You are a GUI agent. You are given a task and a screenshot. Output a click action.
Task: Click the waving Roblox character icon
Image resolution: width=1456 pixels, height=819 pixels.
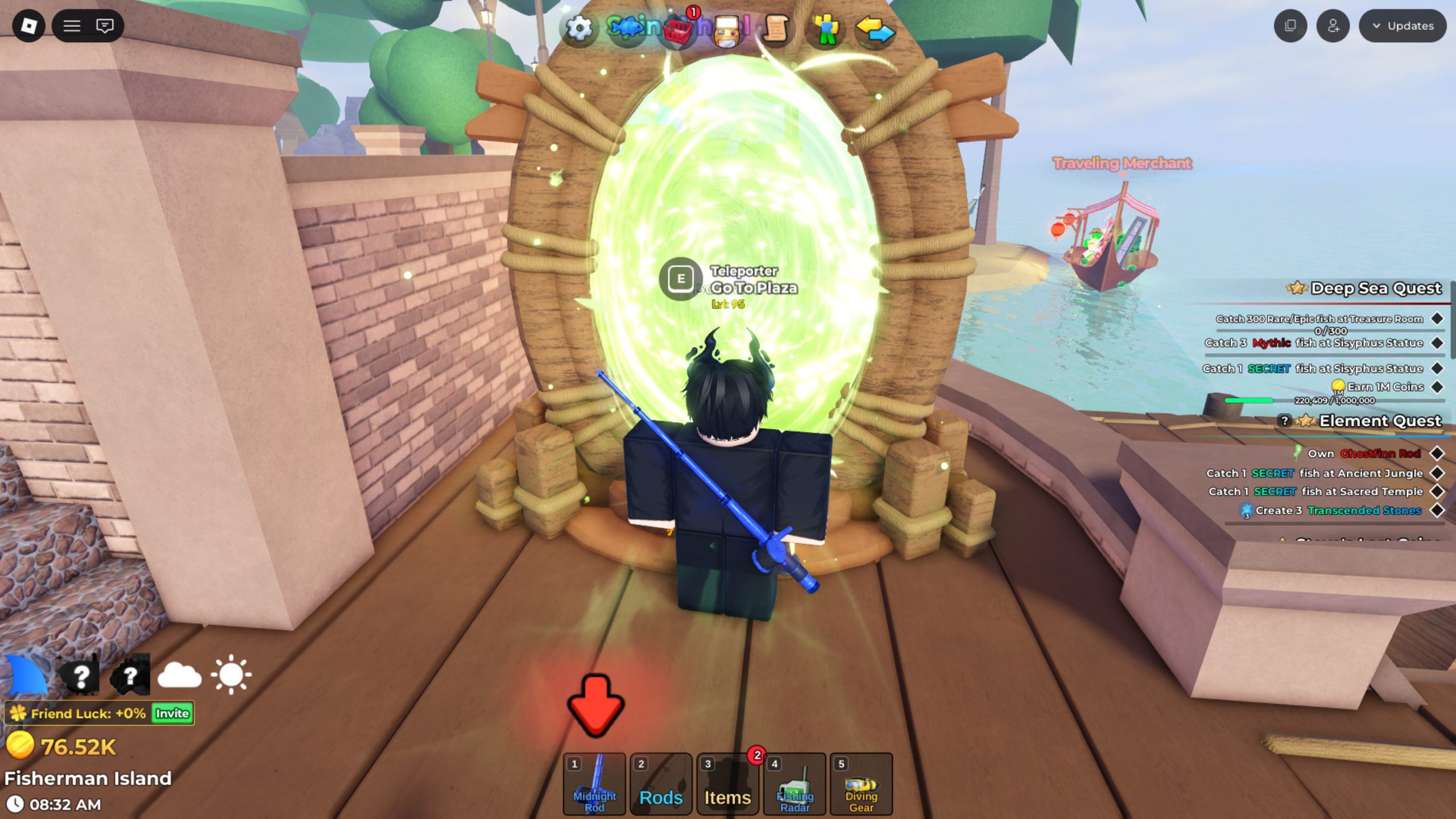[826, 28]
